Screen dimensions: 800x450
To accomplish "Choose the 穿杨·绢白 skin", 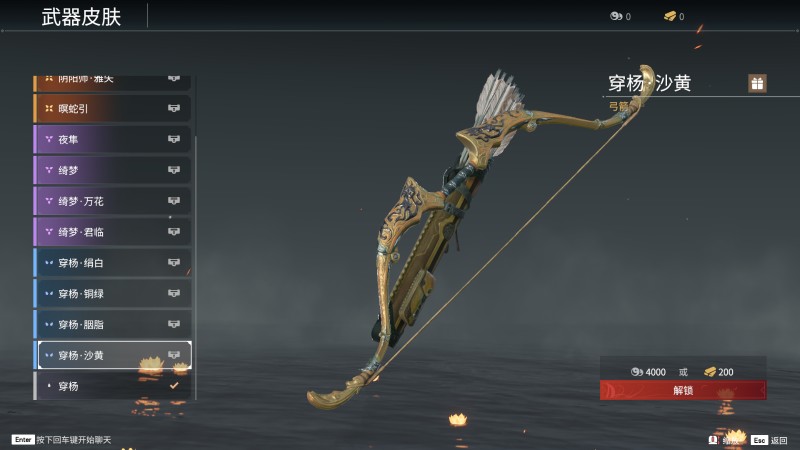I will coord(112,263).
